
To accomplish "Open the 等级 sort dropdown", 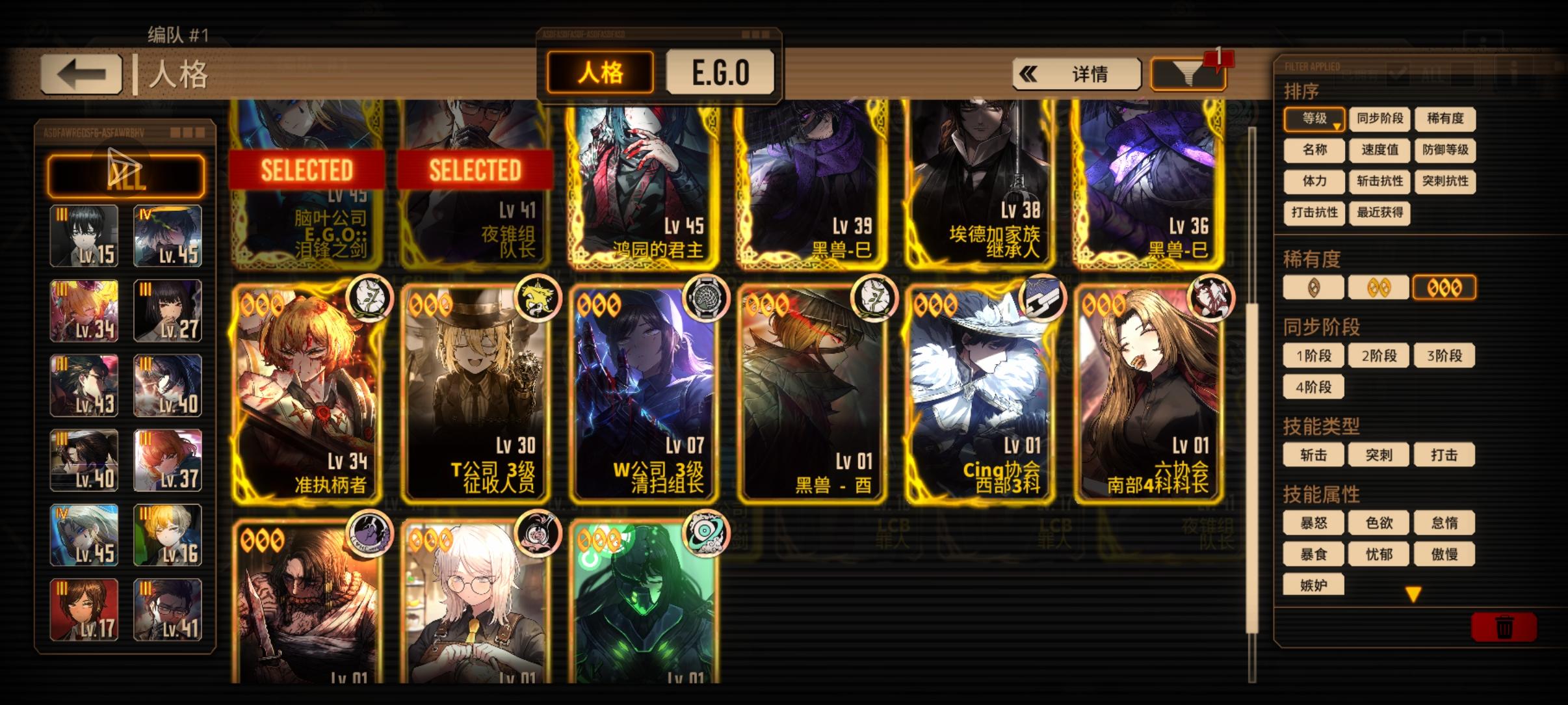I will pyautogui.click(x=1314, y=120).
